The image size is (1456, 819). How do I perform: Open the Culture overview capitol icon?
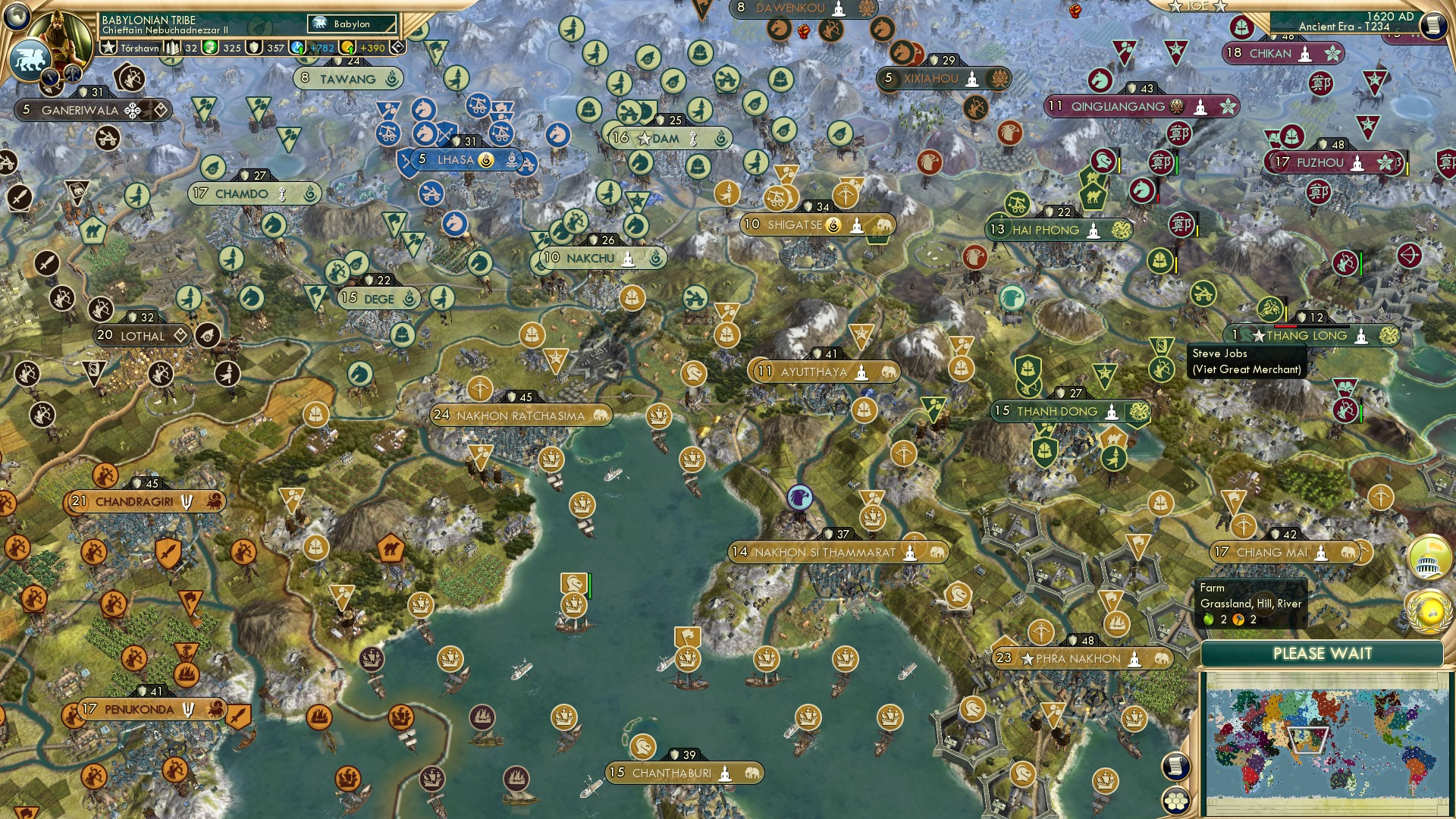[1429, 558]
